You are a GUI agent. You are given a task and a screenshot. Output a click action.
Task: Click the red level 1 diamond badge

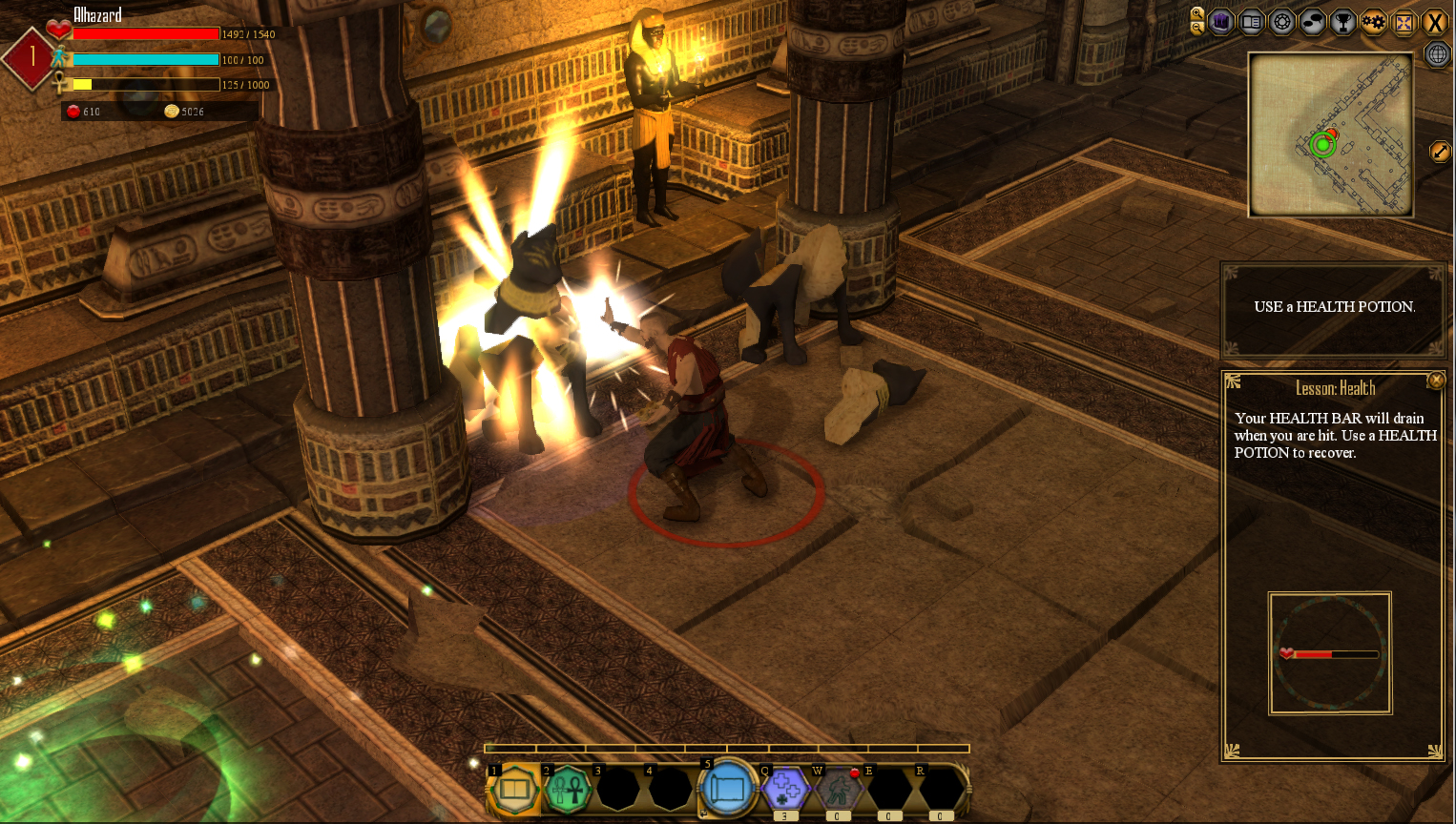(31, 57)
